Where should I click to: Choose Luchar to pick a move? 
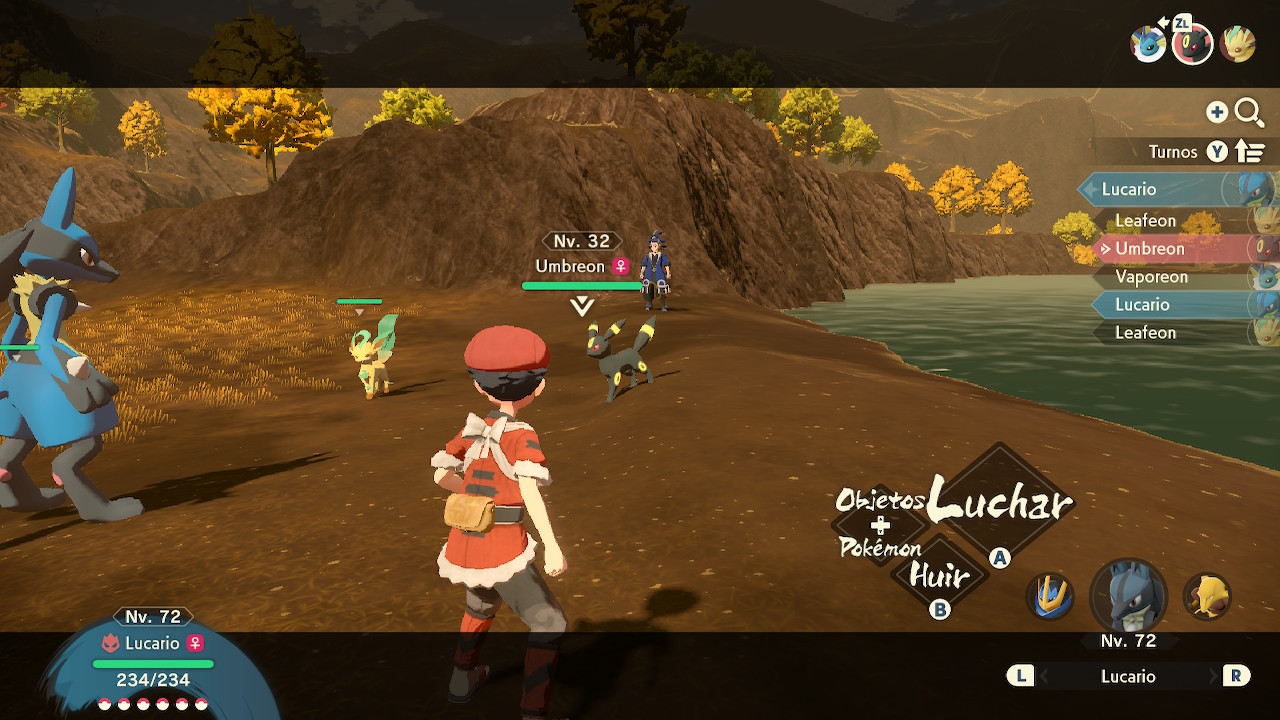(x=999, y=502)
